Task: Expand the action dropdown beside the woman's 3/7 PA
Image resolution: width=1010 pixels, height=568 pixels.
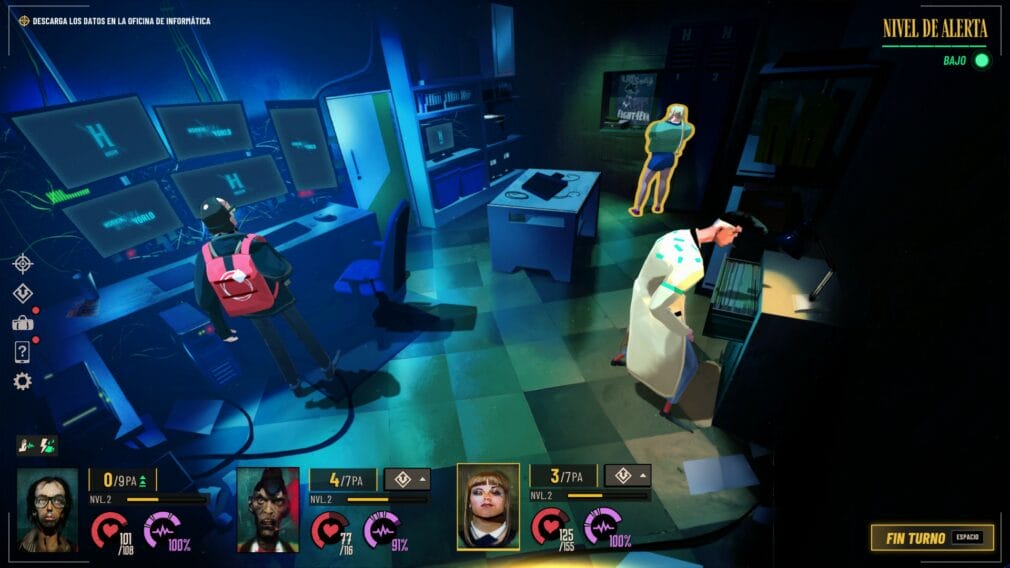Action: (x=627, y=476)
